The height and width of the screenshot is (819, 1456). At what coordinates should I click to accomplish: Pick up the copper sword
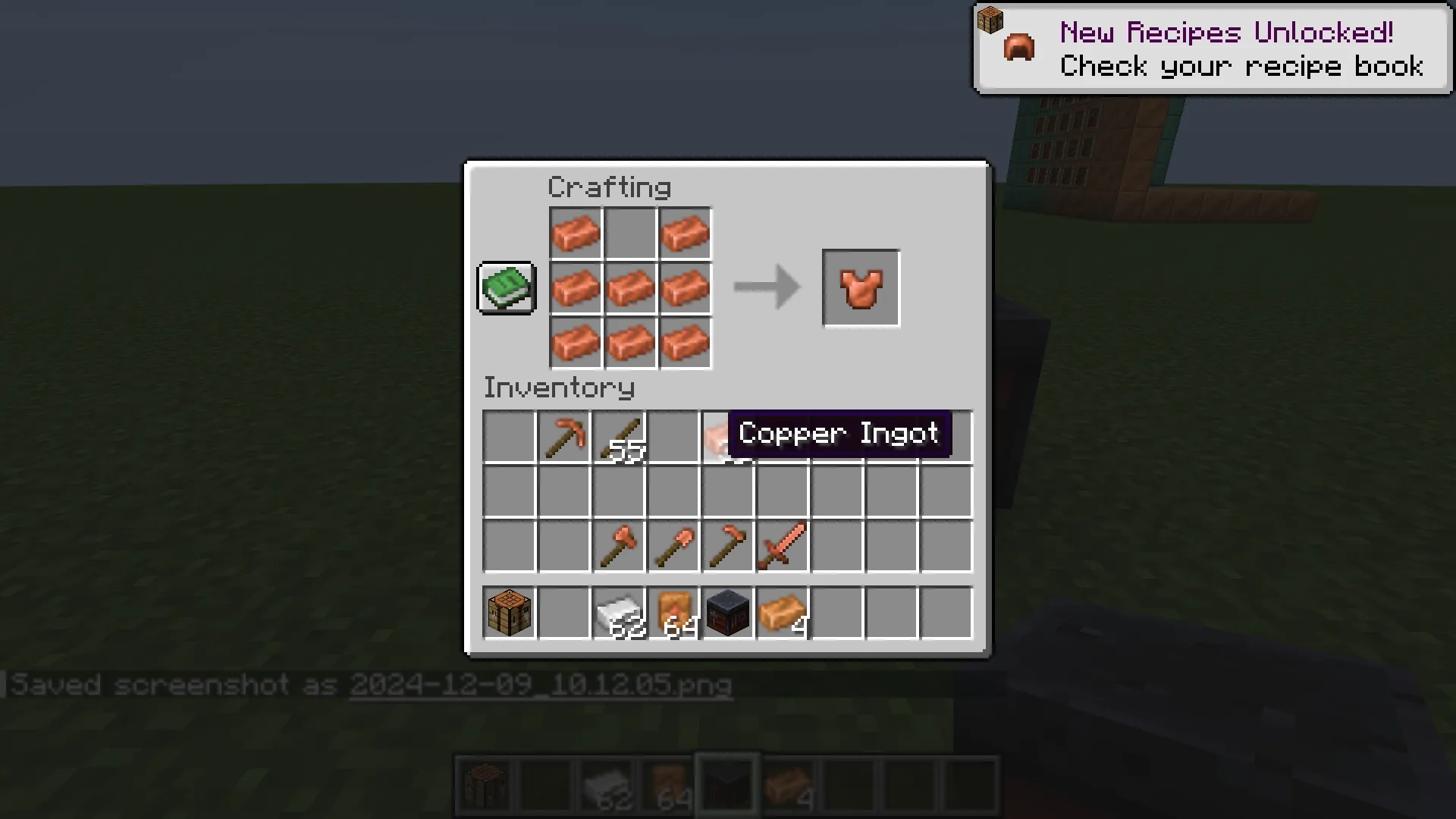tap(782, 548)
